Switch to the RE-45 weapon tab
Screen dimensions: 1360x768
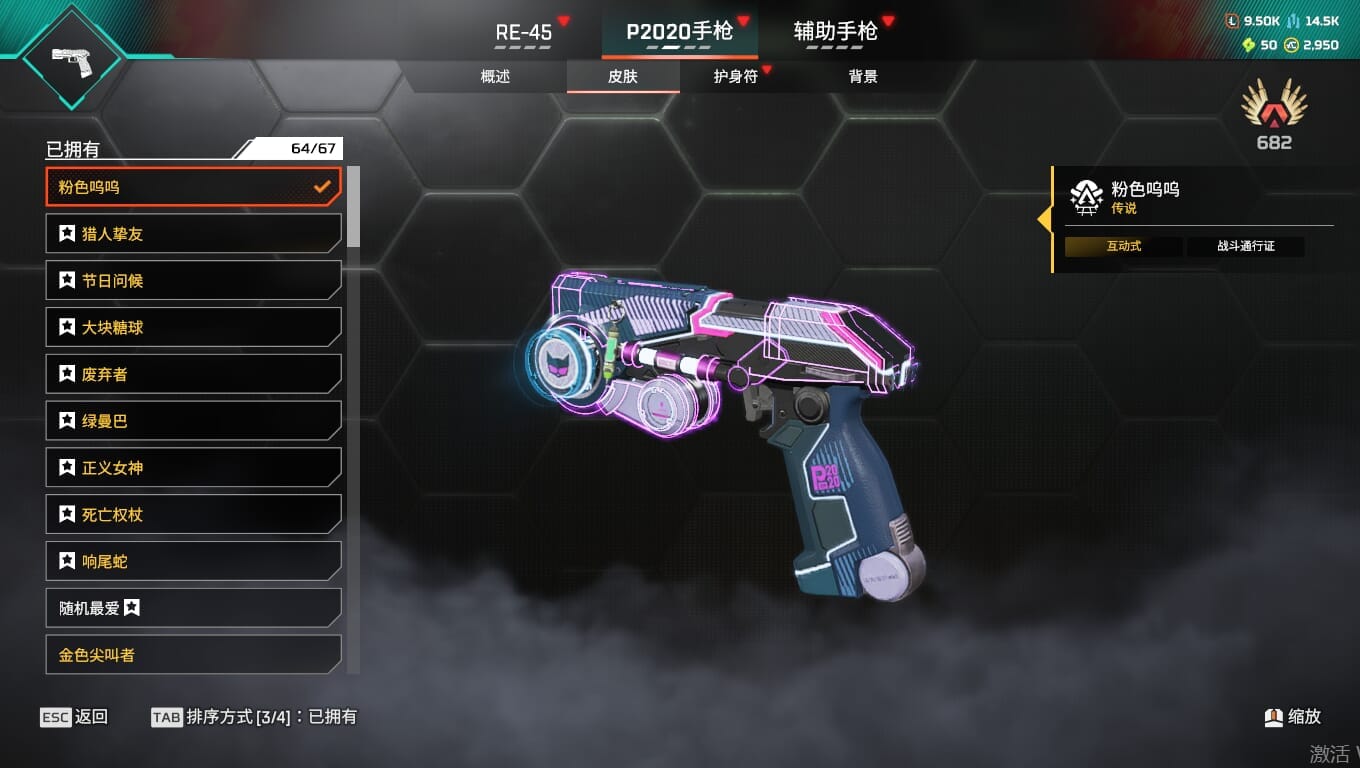(x=524, y=32)
